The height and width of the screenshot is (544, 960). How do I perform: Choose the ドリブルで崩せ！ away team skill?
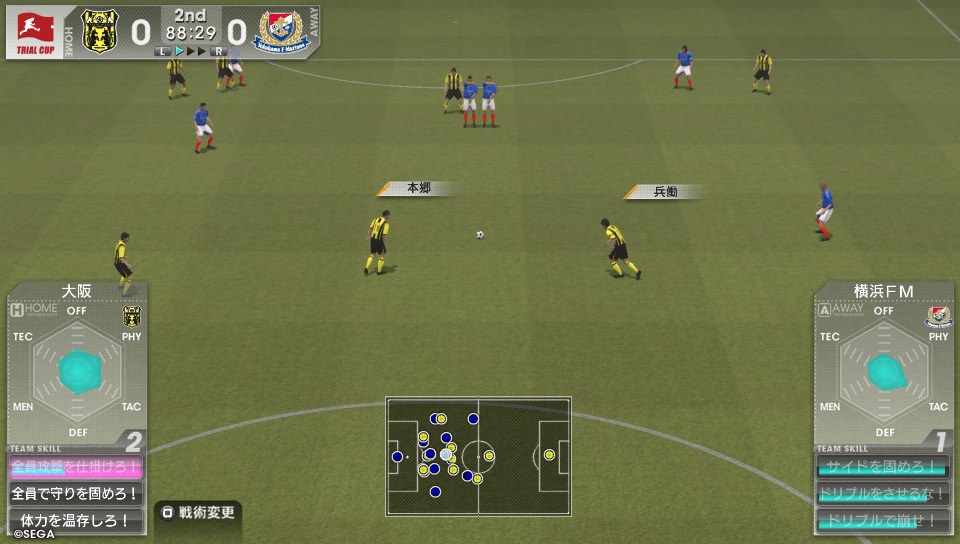point(883,520)
